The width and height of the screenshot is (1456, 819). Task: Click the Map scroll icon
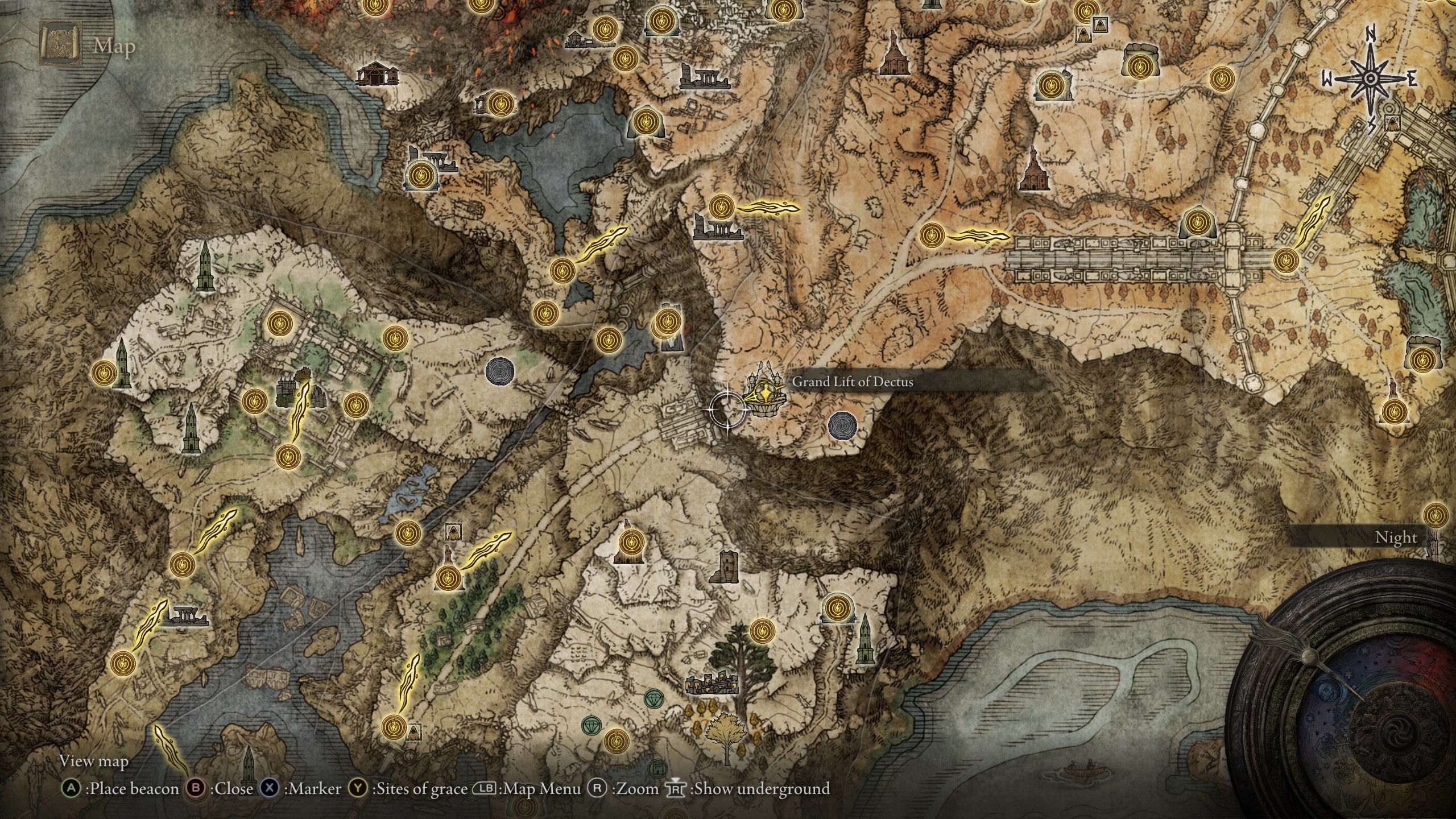(x=60, y=43)
